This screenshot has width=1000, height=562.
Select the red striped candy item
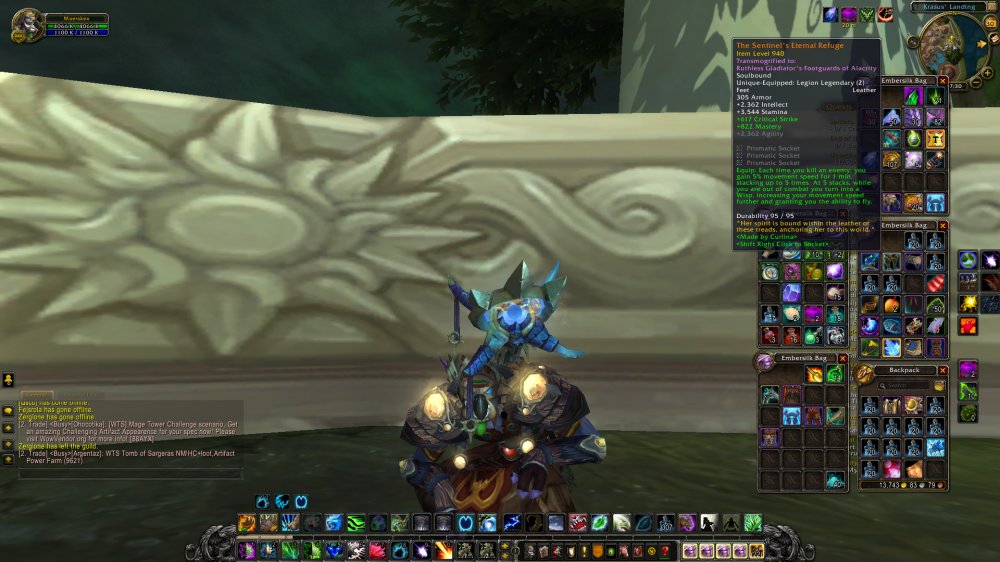click(934, 281)
